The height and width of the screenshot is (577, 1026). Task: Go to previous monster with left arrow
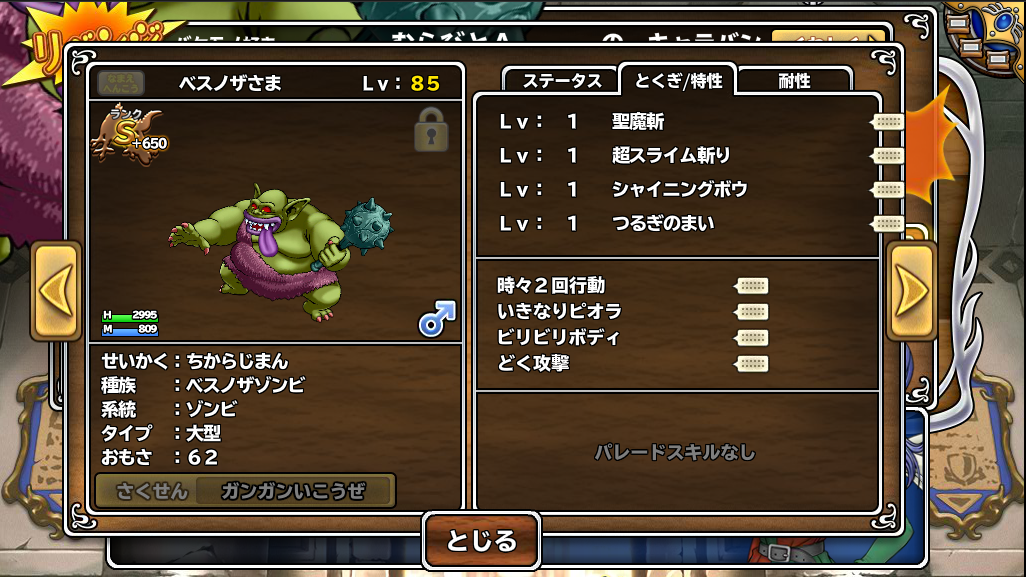point(56,291)
